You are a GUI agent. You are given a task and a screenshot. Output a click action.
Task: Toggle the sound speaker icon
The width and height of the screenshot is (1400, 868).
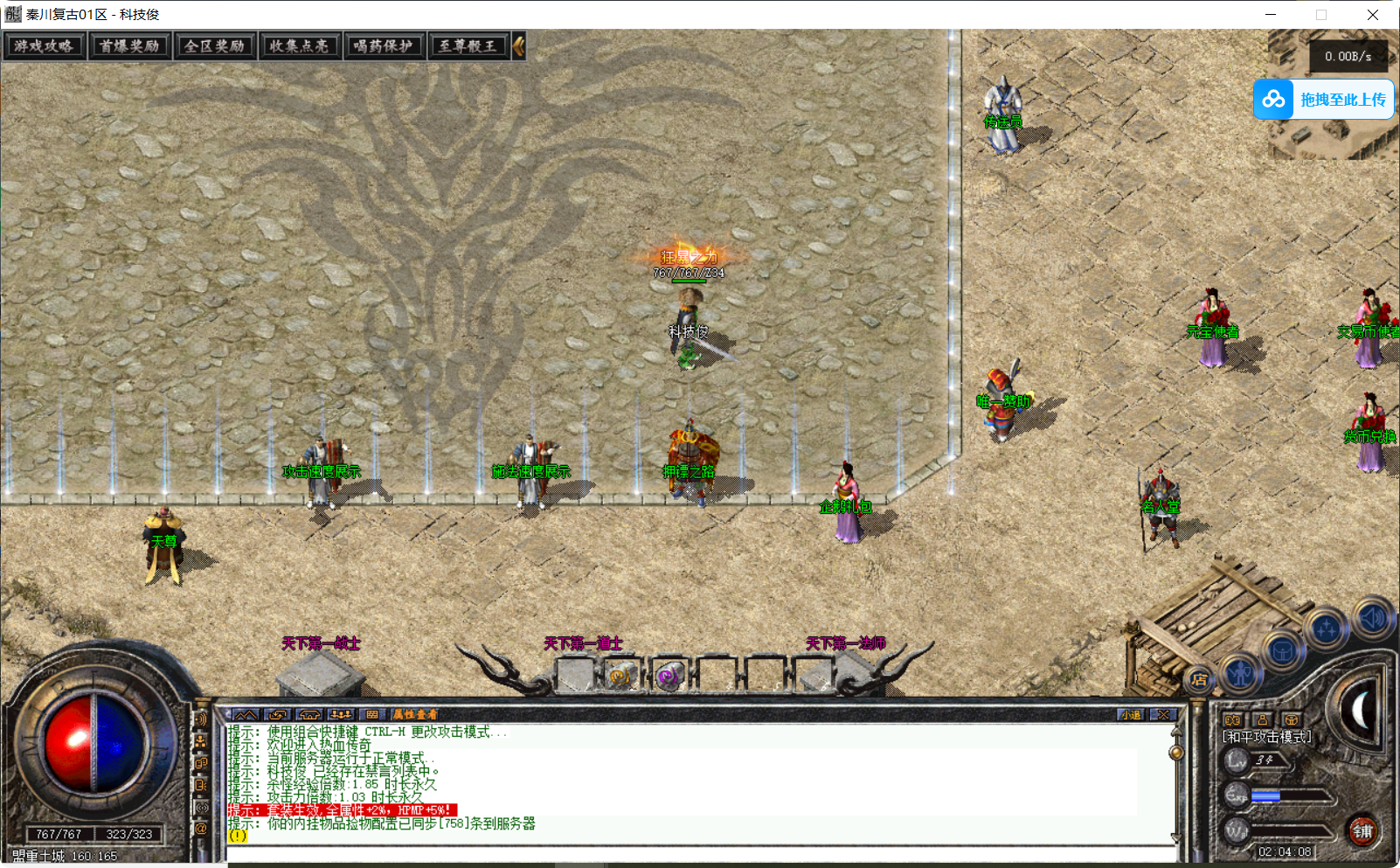(1371, 618)
